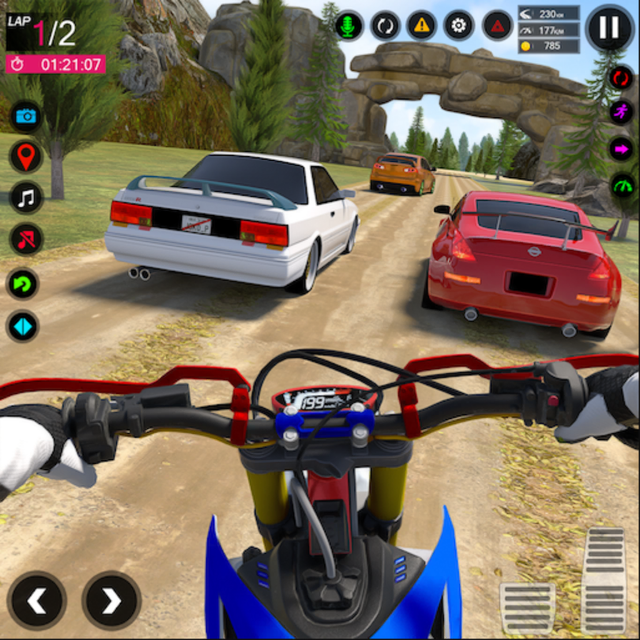Steer left with the left arrow button
The image size is (640, 640).
click(38, 600)
